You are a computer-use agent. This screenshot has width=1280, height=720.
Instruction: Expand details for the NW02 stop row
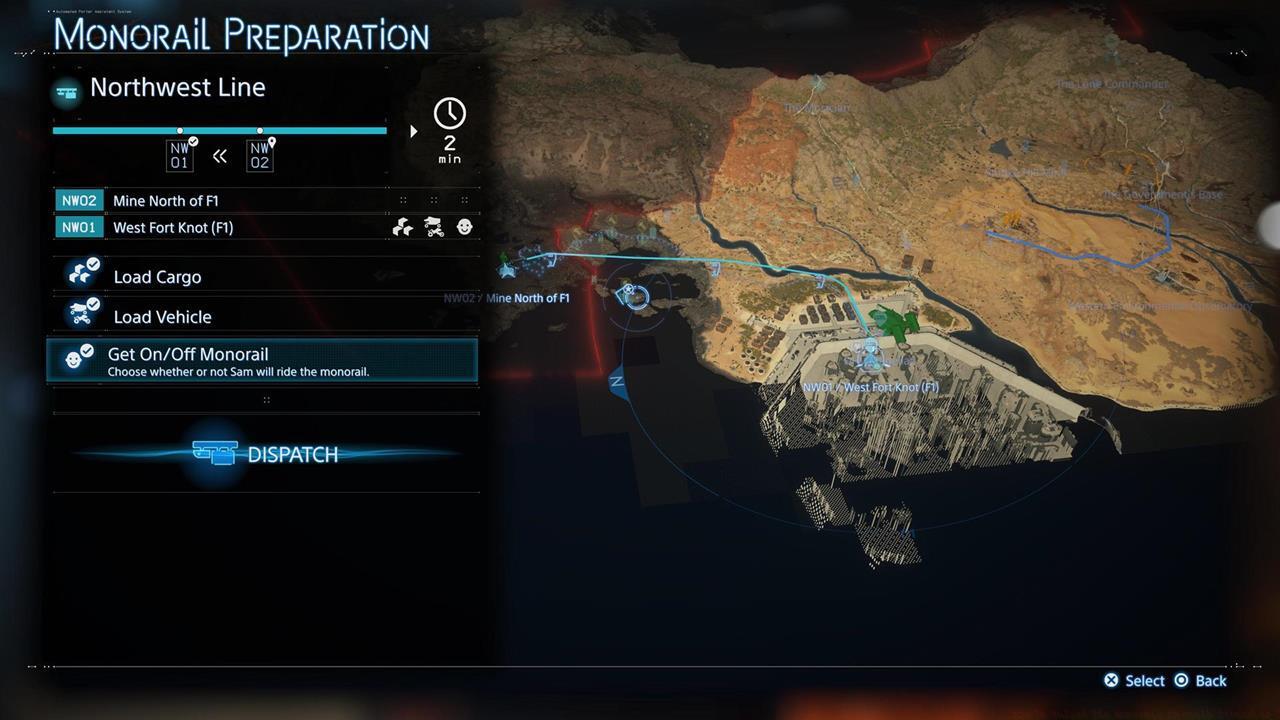tap(265, 200)
